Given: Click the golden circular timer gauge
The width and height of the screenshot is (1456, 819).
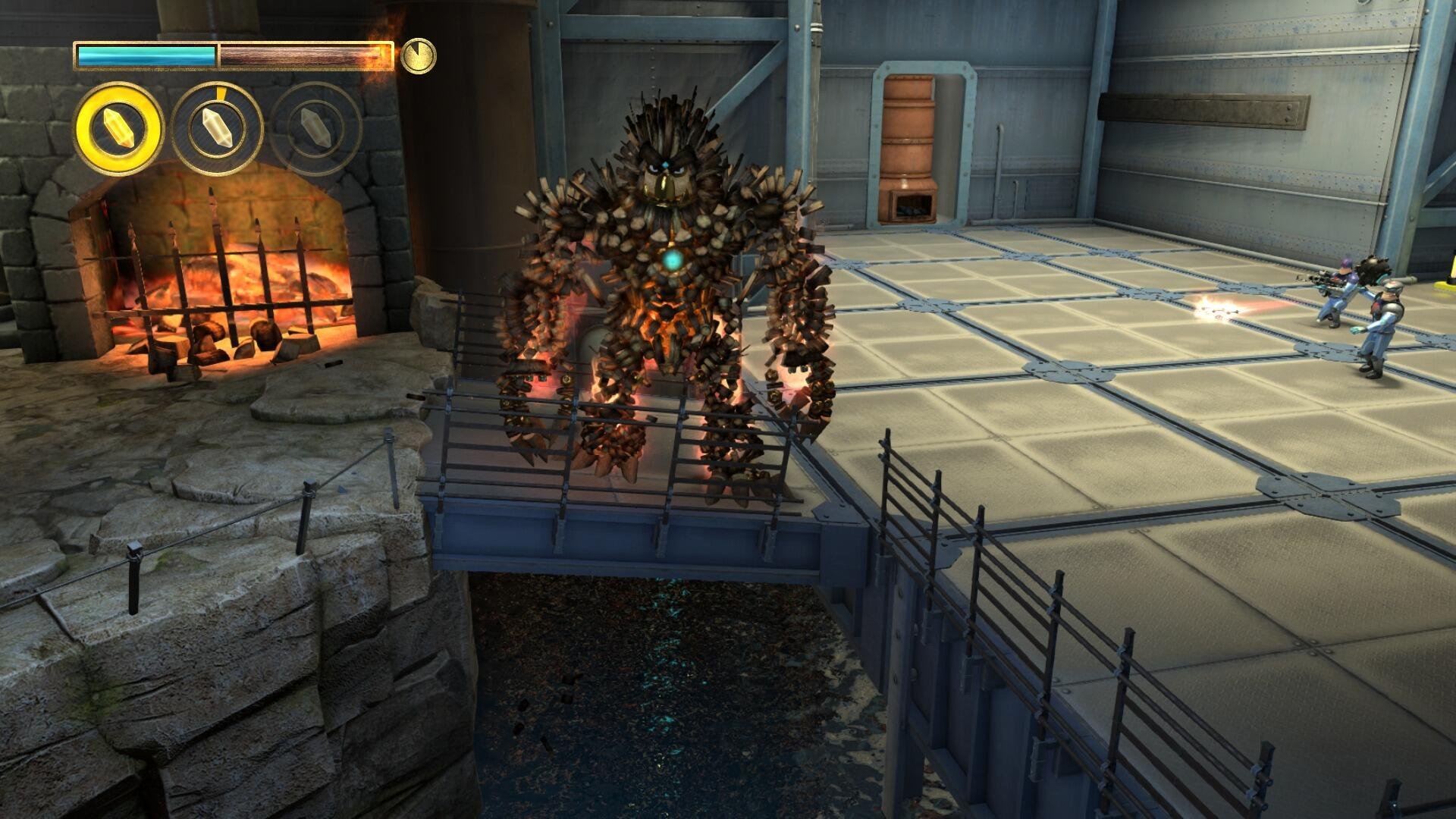Looking at the screenshot, I should [418, 54].
